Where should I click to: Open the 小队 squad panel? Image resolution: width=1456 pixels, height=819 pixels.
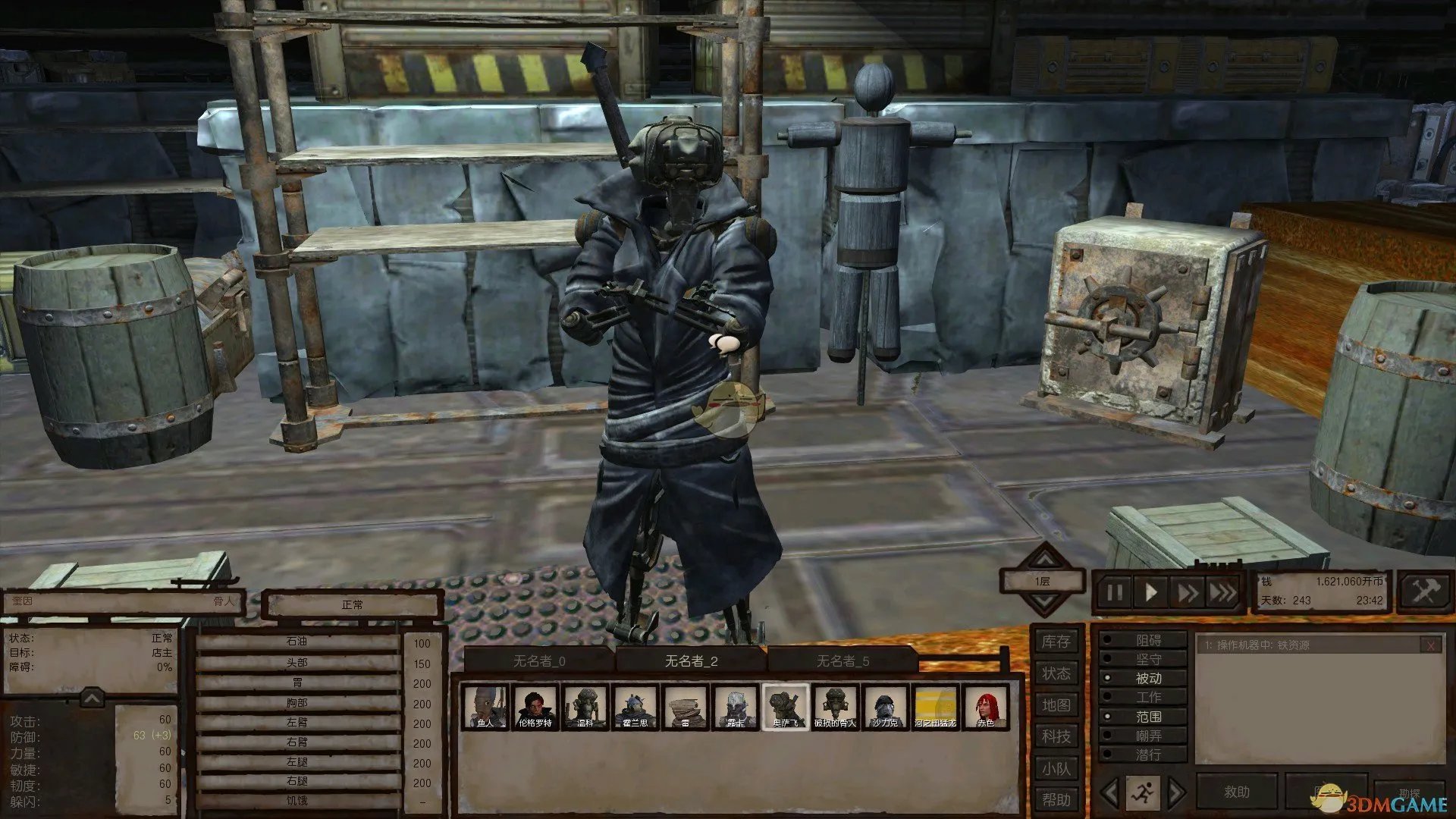1056,768
